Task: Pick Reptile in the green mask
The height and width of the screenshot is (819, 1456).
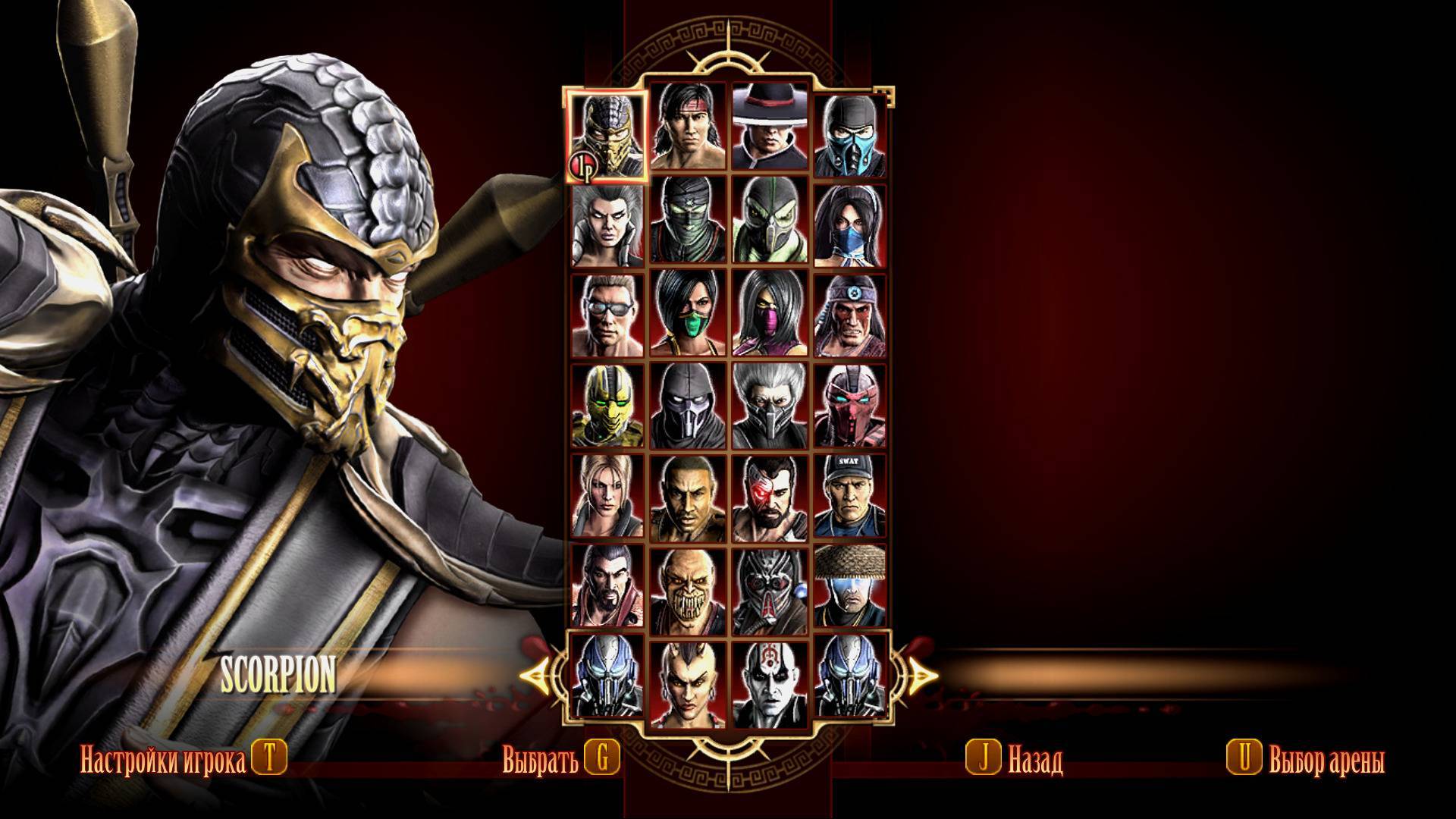Action: coord(769,225)
